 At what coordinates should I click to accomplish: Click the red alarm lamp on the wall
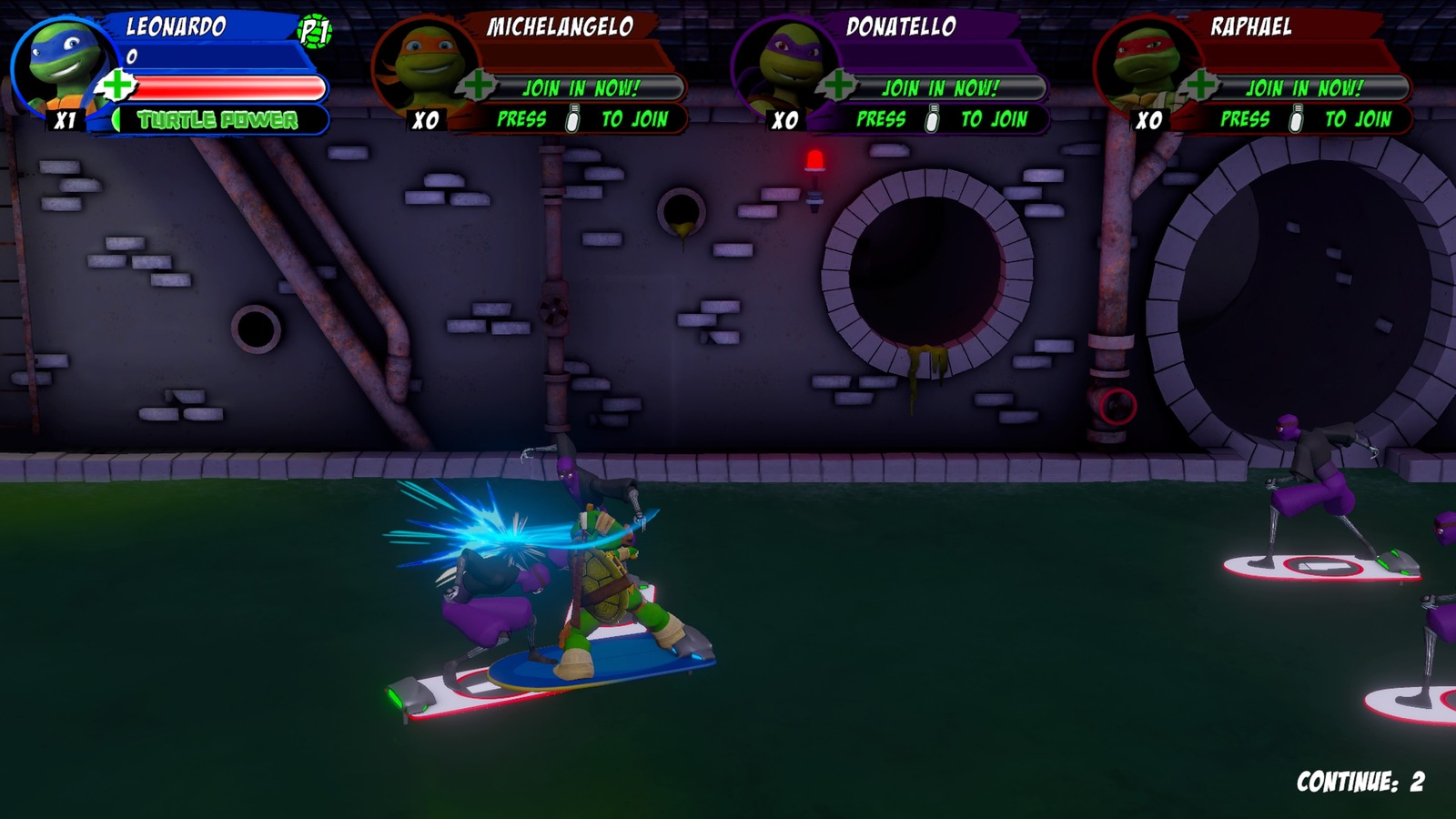[x=814, y=160]
